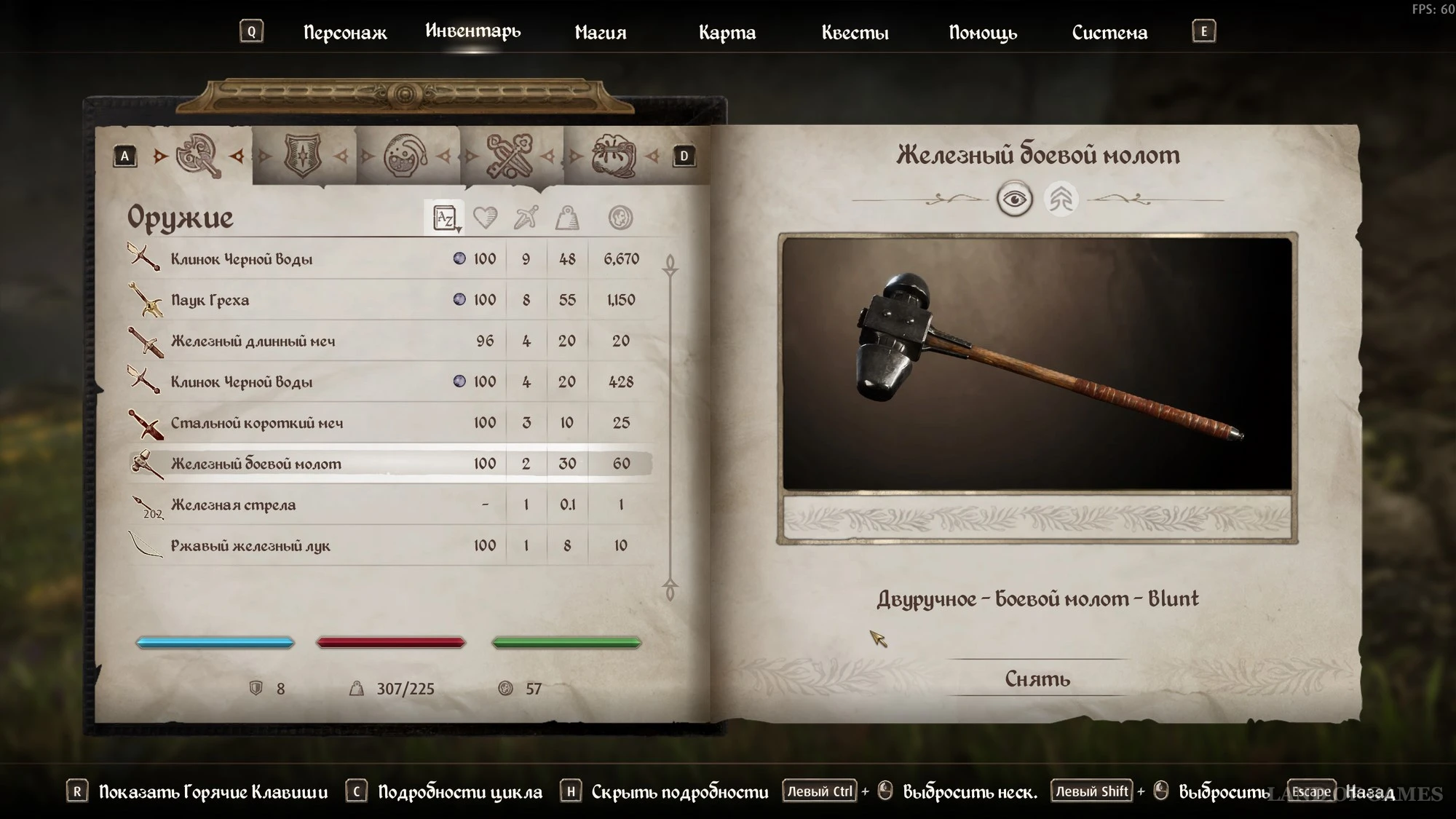Open the Карта tab
Viewport: 1456px width, 819px height.
[x=727, y=33]
